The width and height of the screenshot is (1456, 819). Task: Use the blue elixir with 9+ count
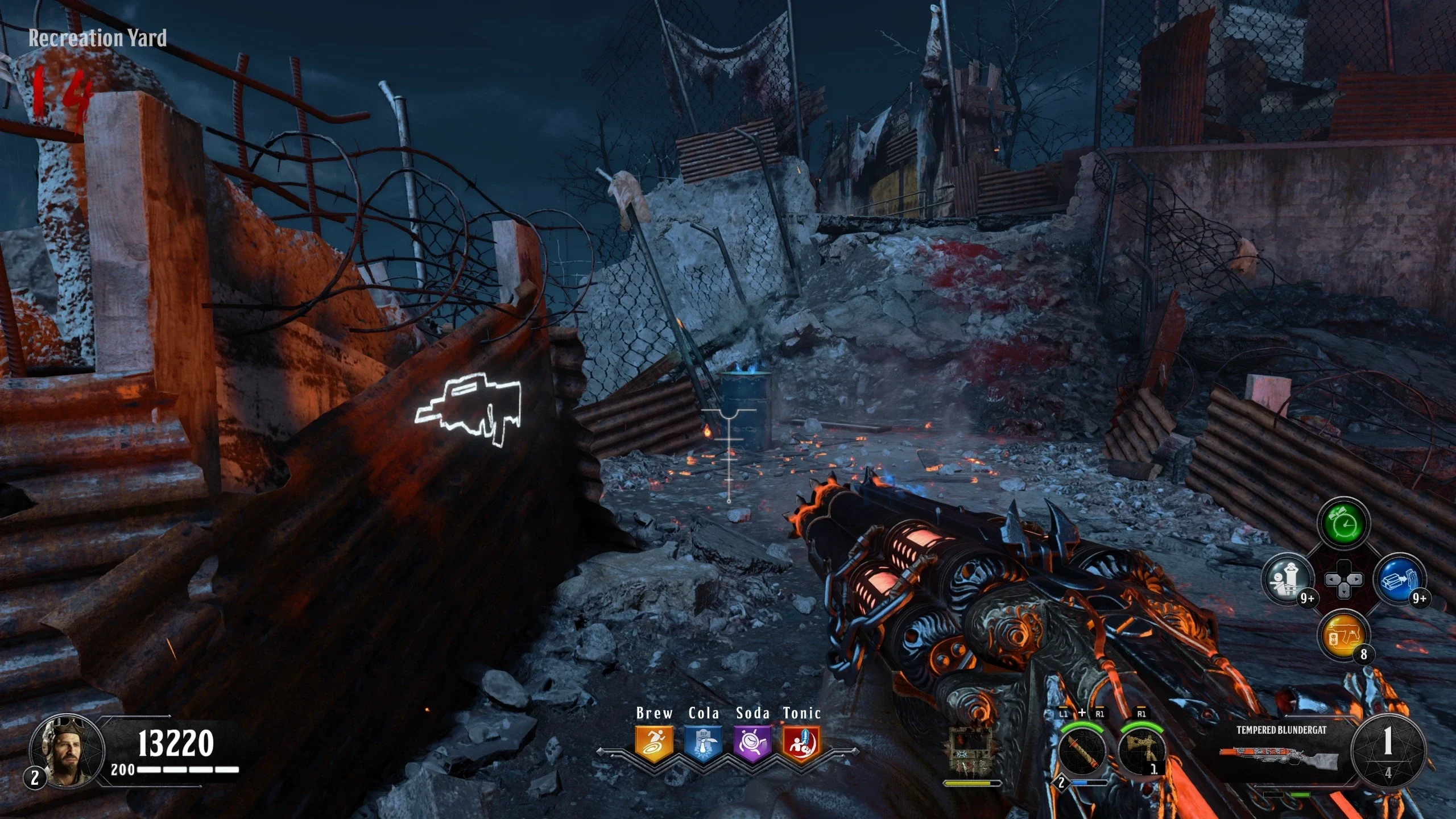click(x=1398, y=580)
